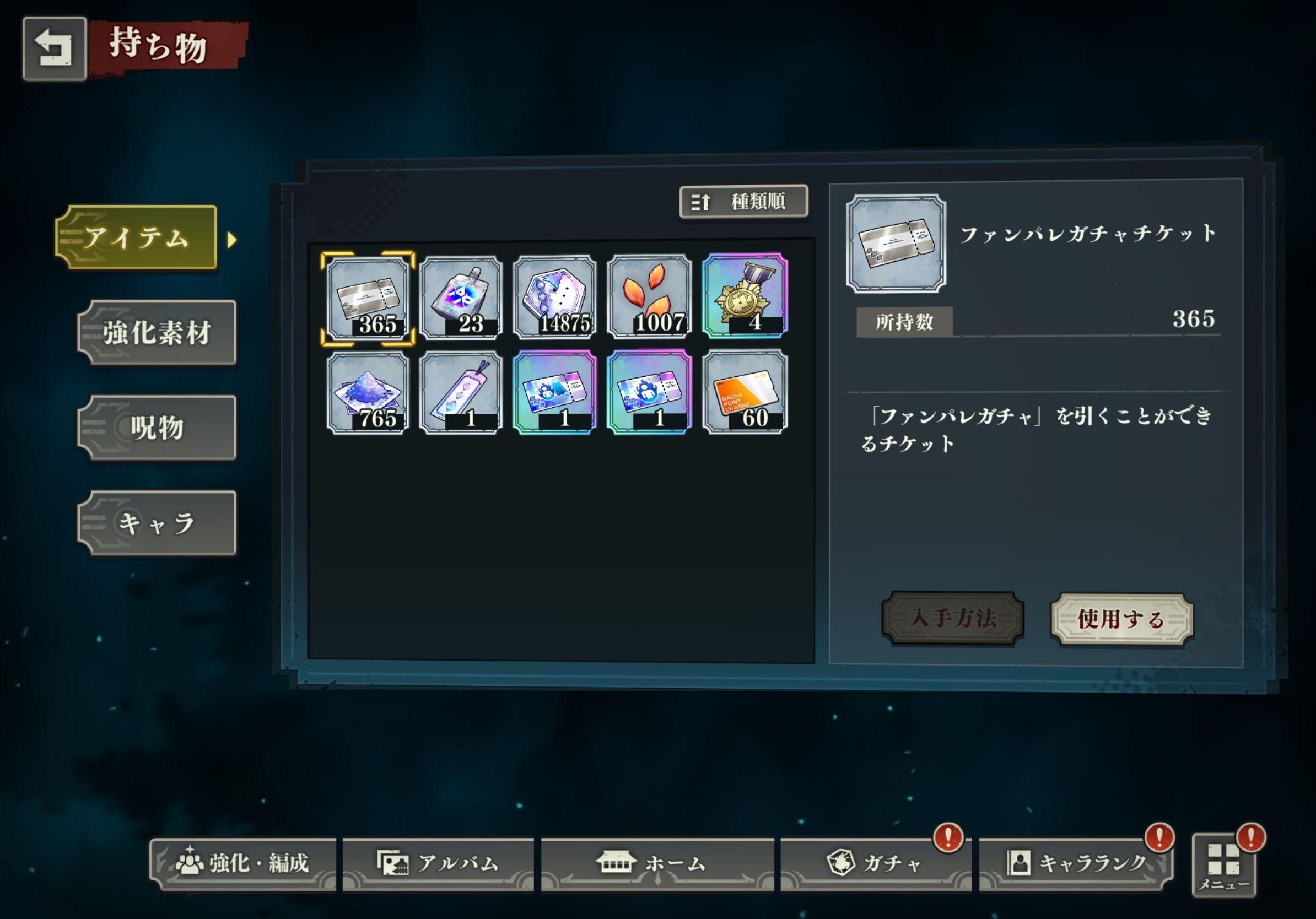Image resolution: width=1316 pixels, height=919 pixels.
Task: Select the purple bookmark charm item
Action: coord(461,393)
